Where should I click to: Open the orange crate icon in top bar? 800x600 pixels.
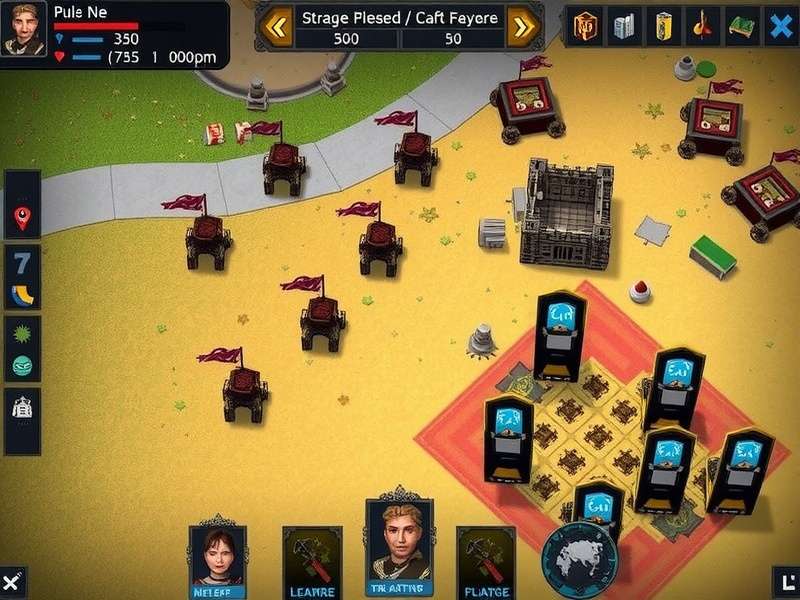click(585, 26)
